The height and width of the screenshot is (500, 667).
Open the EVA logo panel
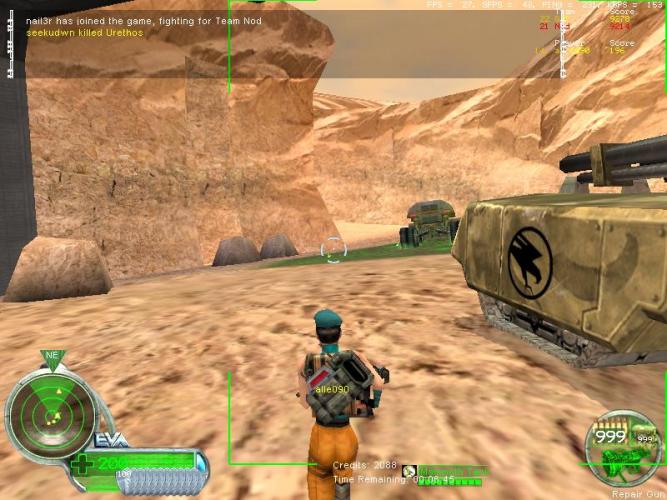coord(109,440)
